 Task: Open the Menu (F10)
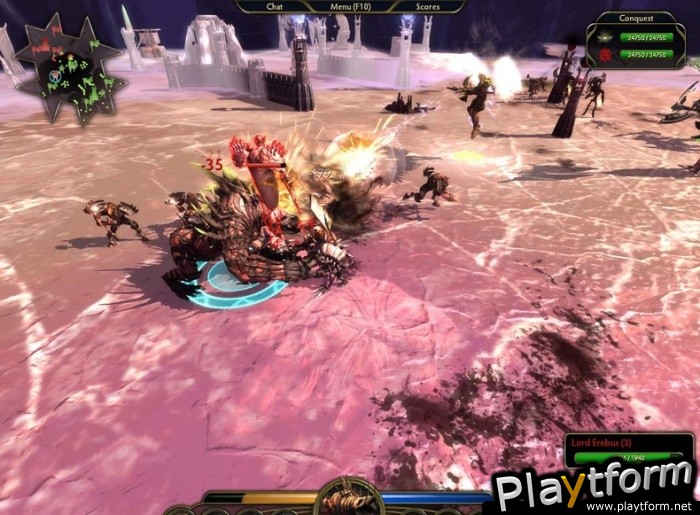(x=350, y=6)
